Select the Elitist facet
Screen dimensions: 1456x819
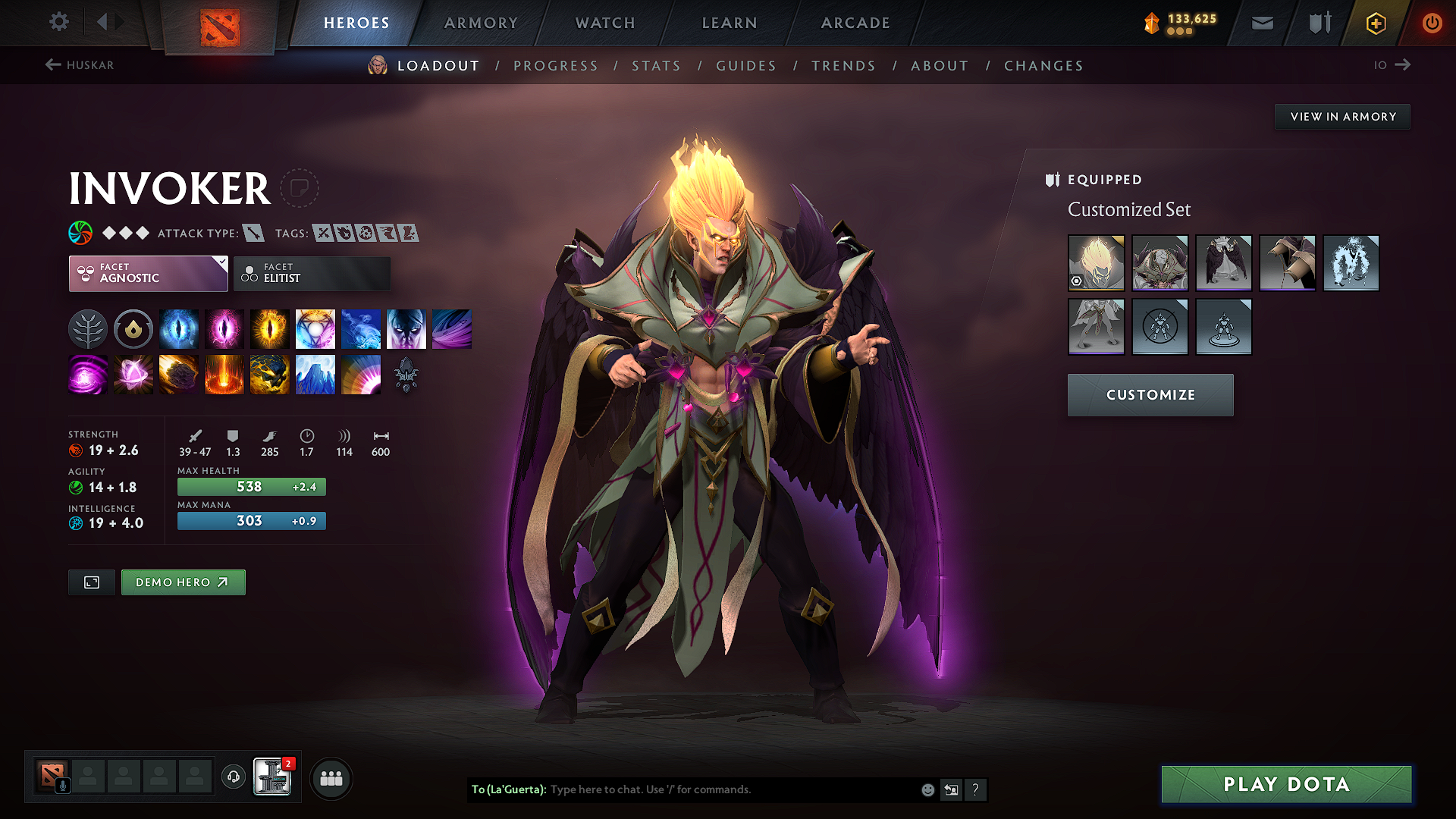[x=312, y=273]
